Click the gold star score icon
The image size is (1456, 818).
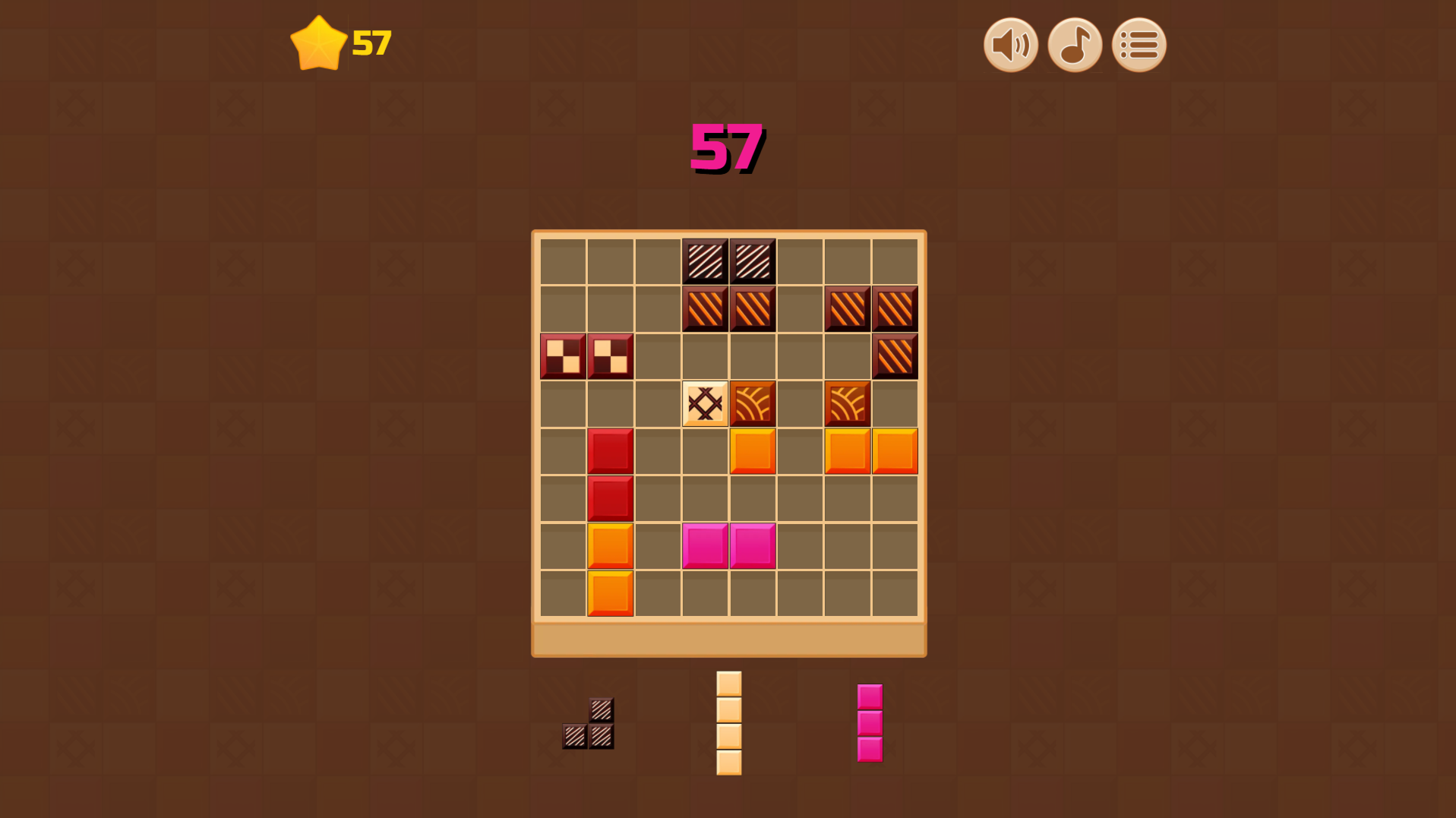pyautogui.click(x=320, y=43)
